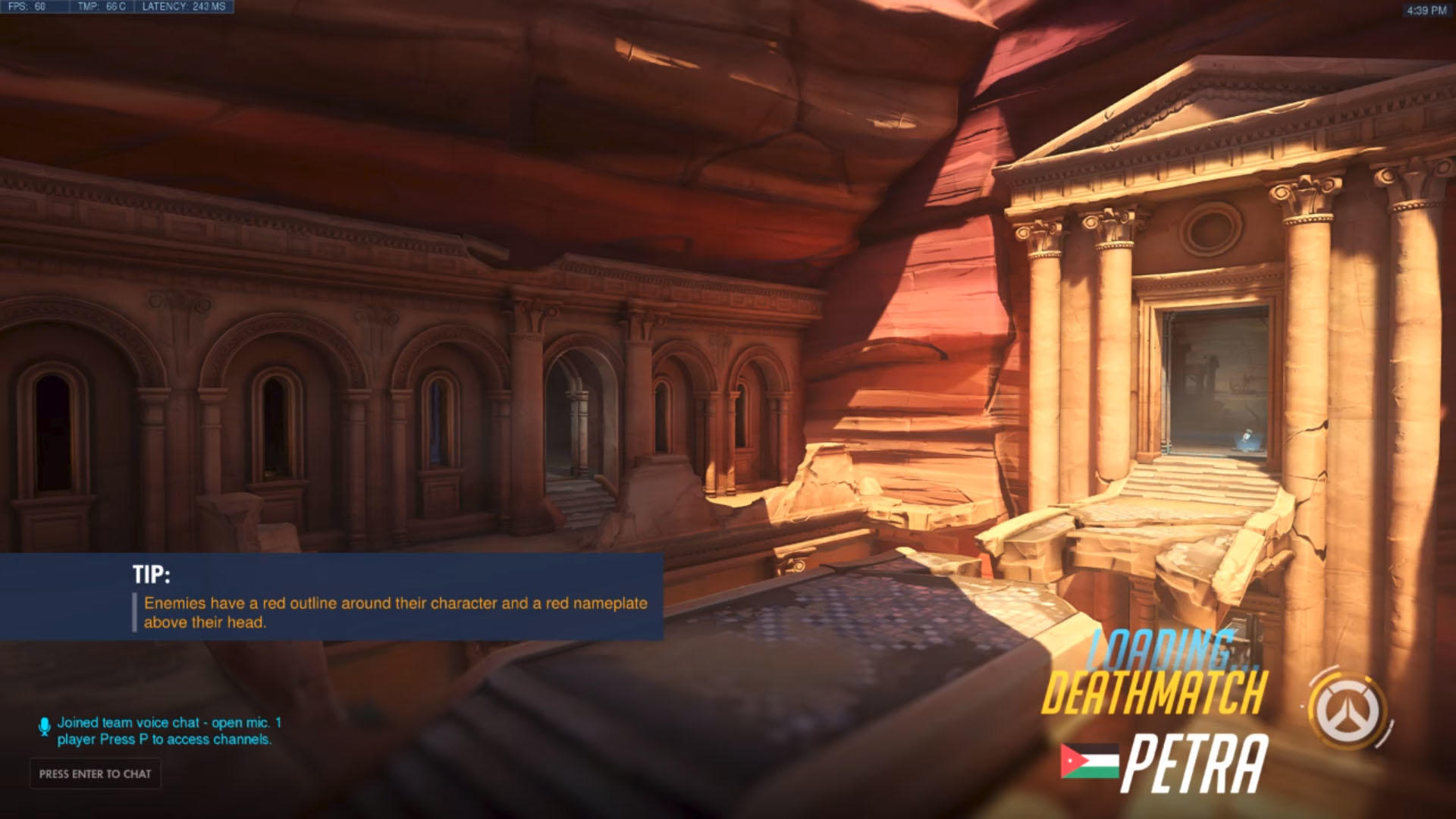Select the FPS counter indicator

[30, 6]
